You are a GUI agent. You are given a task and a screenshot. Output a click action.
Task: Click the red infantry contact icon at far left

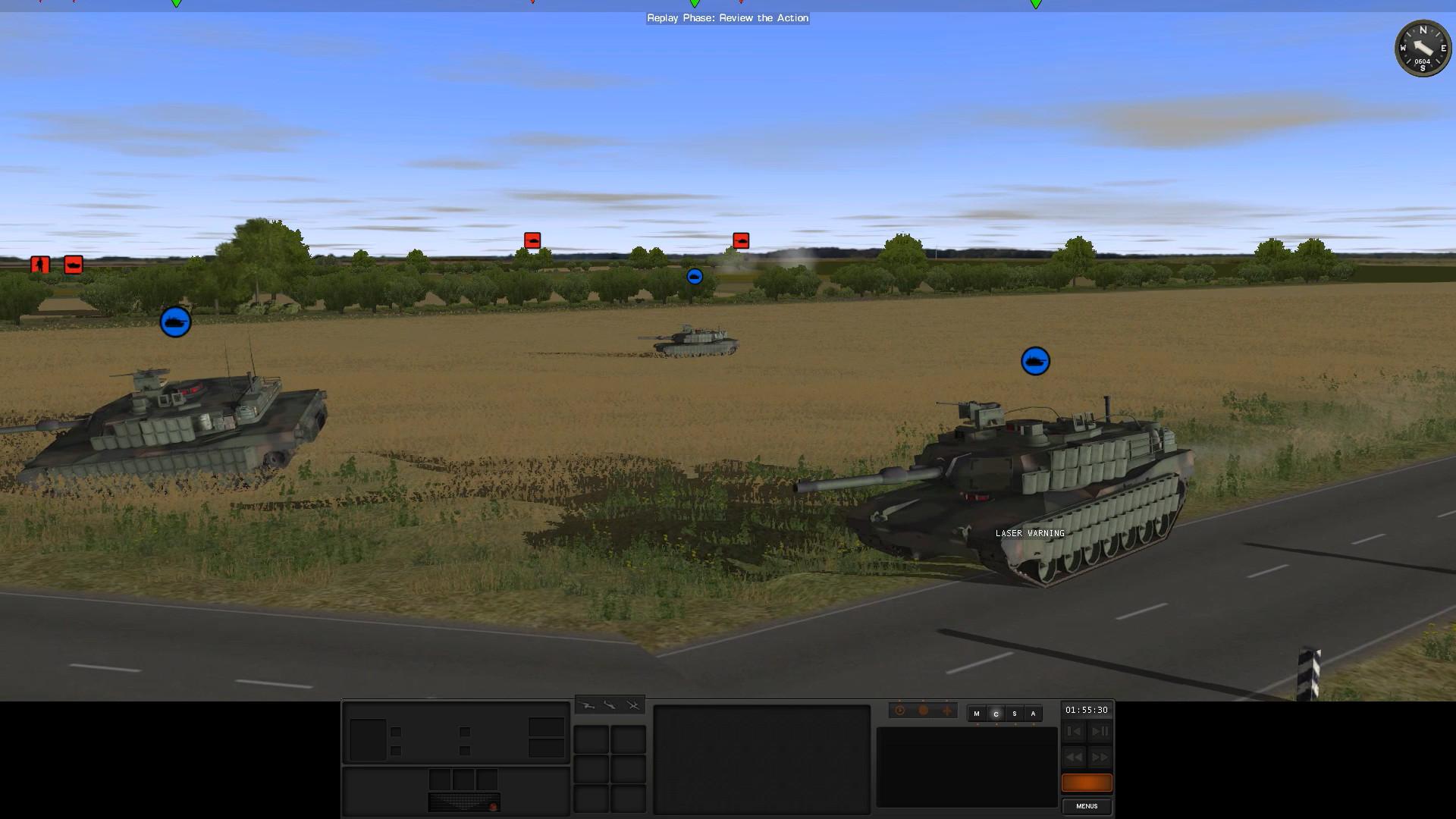39,265
